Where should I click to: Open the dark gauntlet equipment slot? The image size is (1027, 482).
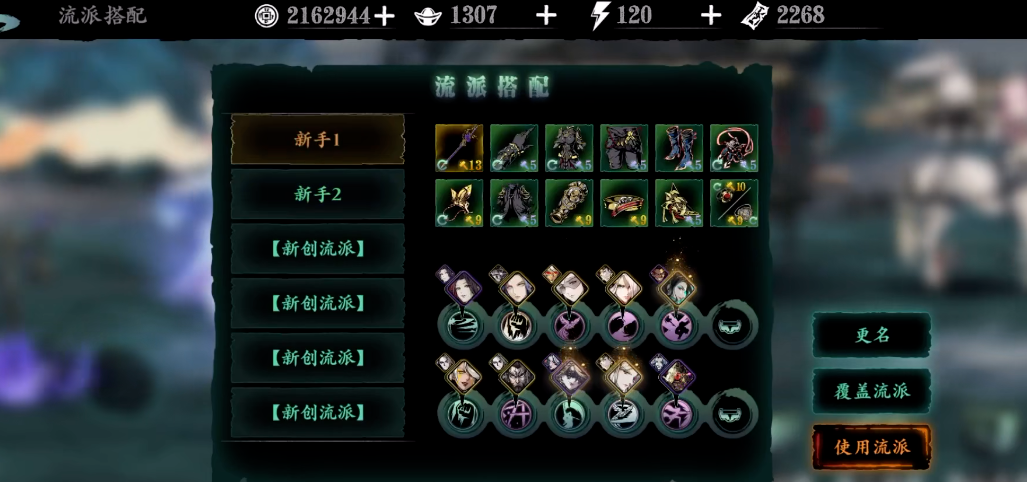point(514,148)
